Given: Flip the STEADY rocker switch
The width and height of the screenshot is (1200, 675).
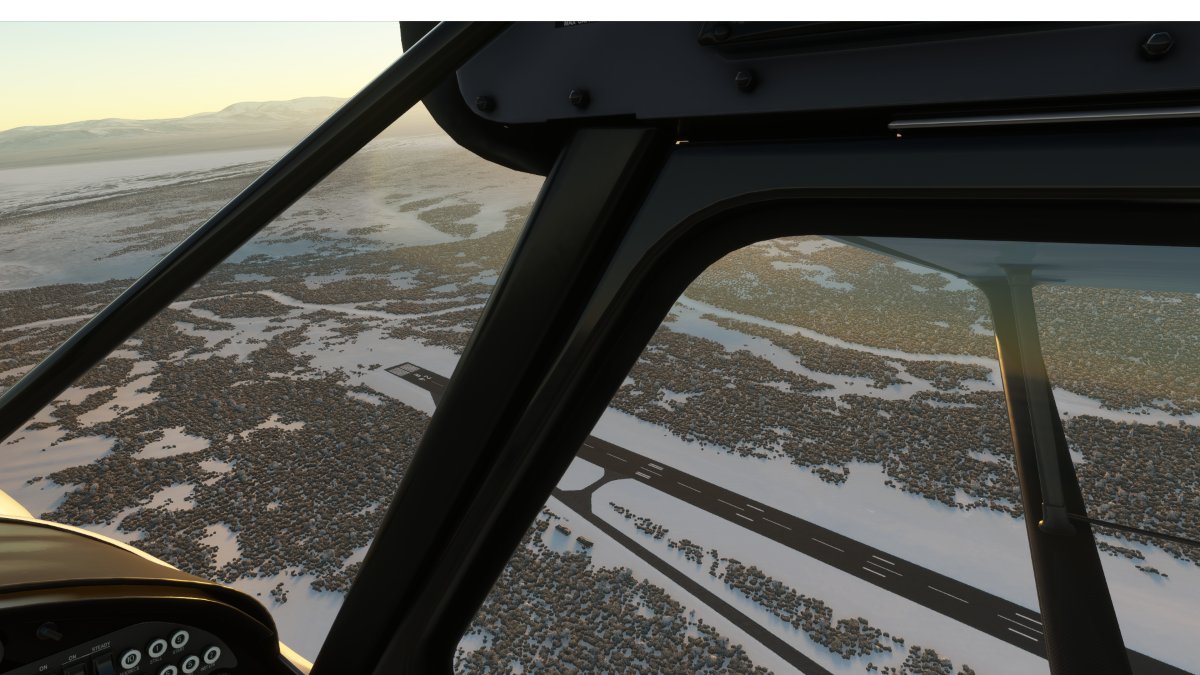Looking at the screenshot, I should click(x=103, y=666).
